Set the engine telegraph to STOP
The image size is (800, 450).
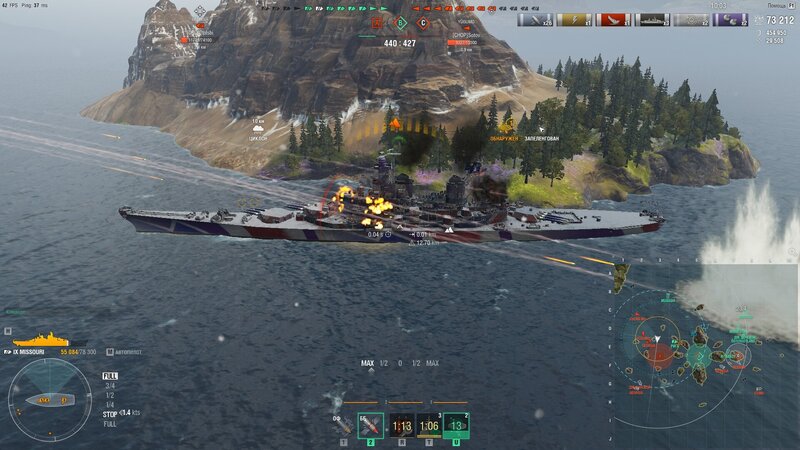110,412
